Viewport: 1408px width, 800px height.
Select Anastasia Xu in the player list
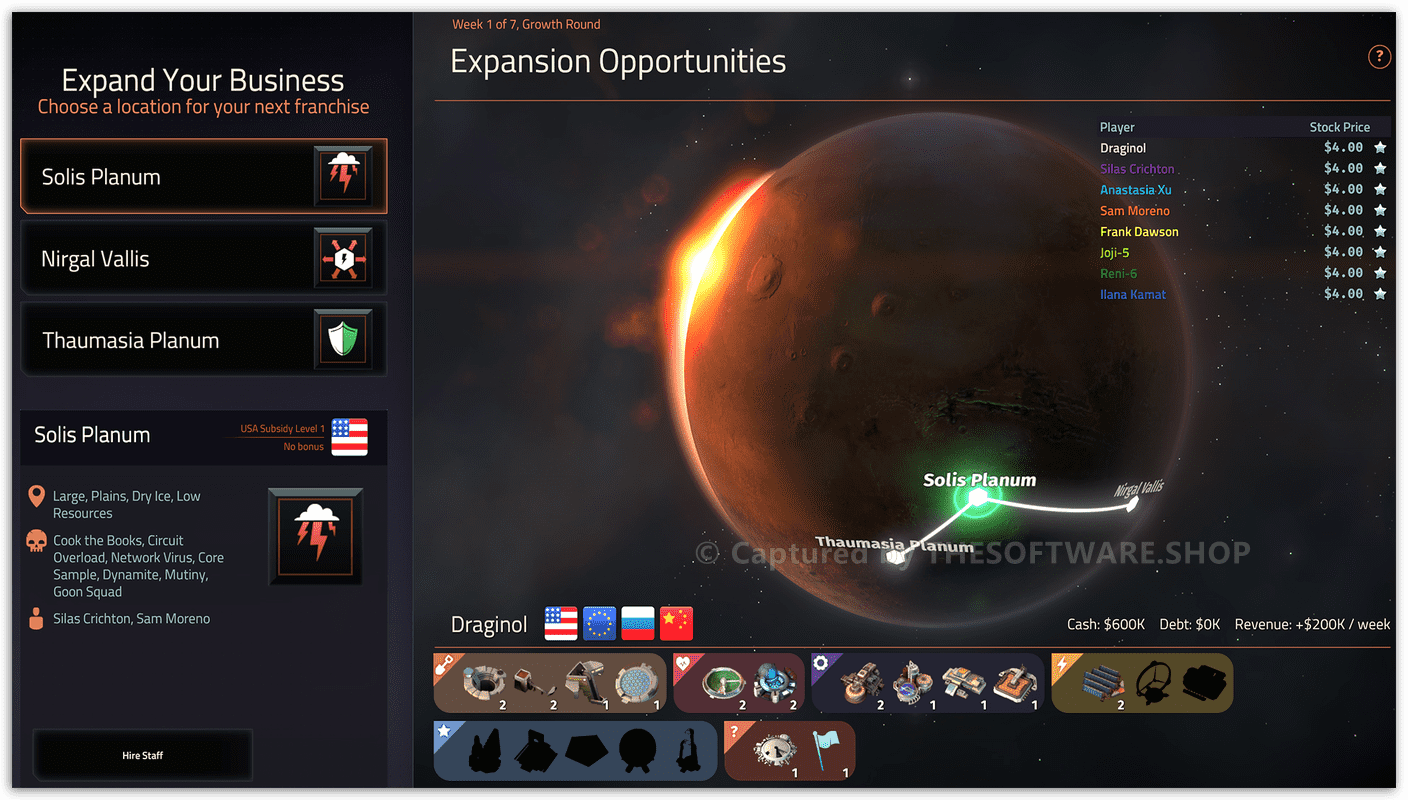(x=1135, y=190)
